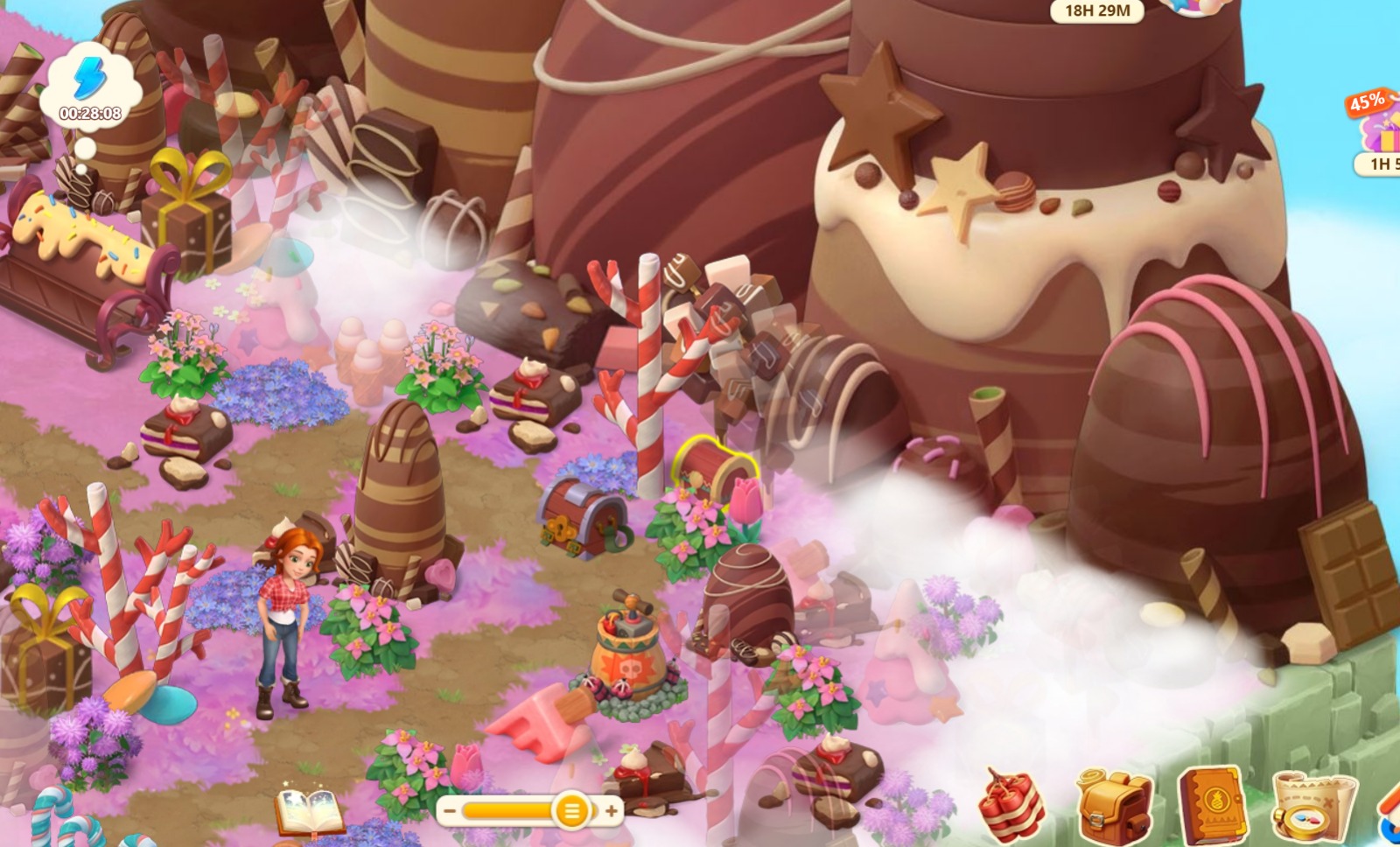Open the map with compass
Image resolution: width=1400 pixels, height=847 pixels.
pyautogui.click(x=1311, y=807)
